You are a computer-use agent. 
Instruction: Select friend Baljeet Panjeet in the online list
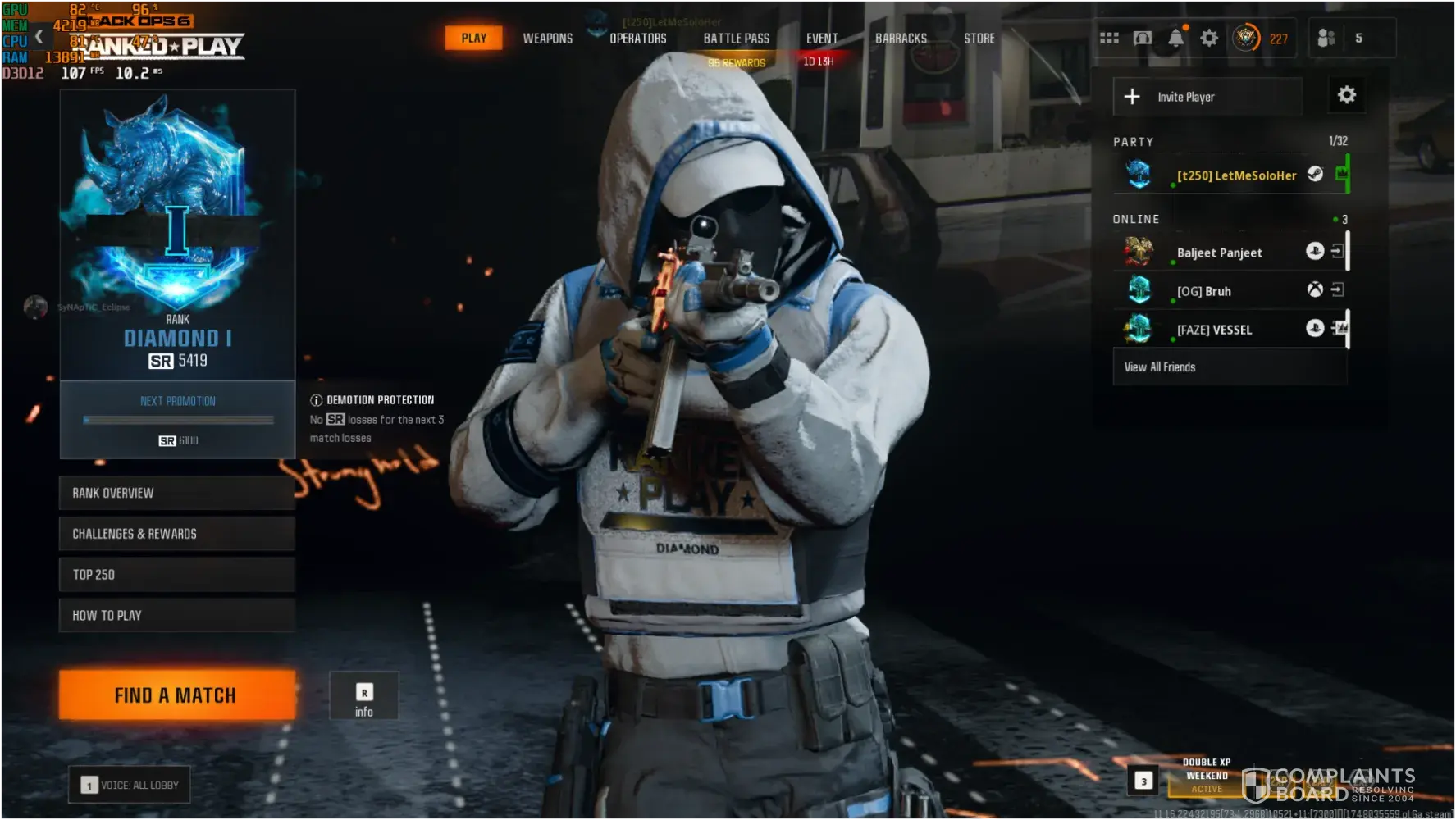pos(1220,253)
